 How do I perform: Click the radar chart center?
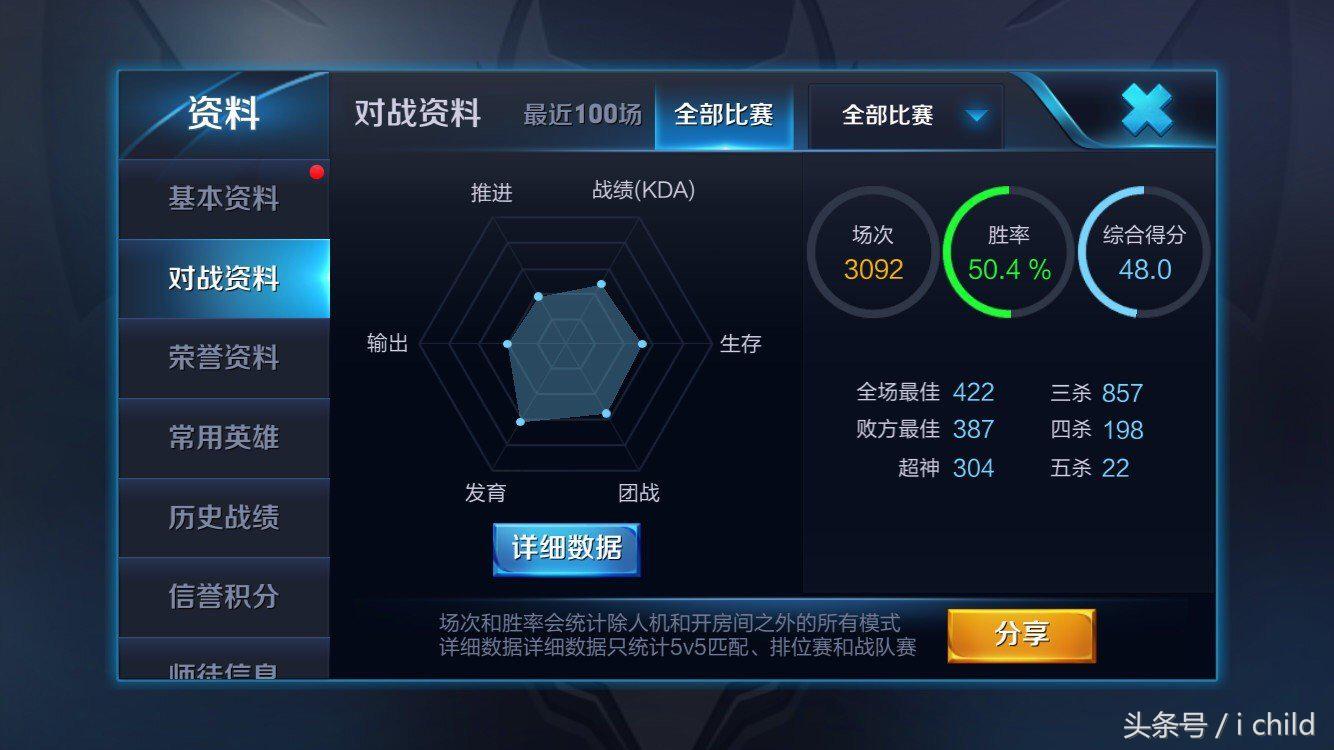pyautogui.click(x=568, y=345)
